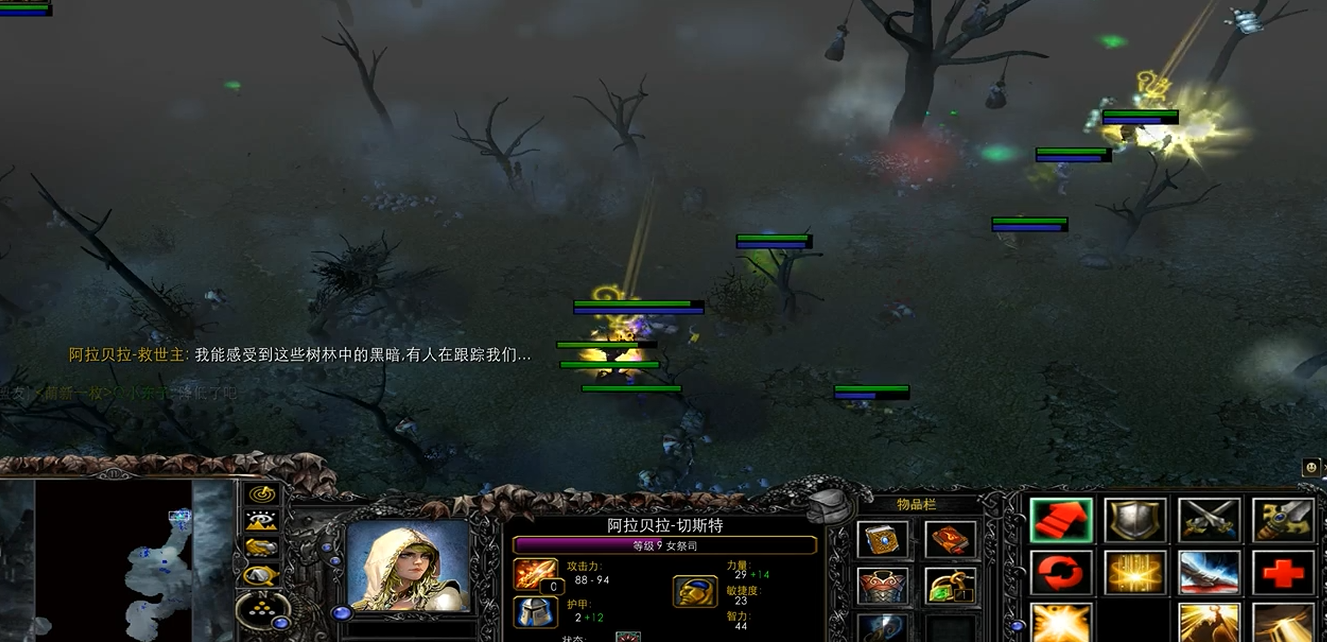The image size is (1327, 642).
Task: Cast the golden light pillar ability
Action: (1135, 572)
